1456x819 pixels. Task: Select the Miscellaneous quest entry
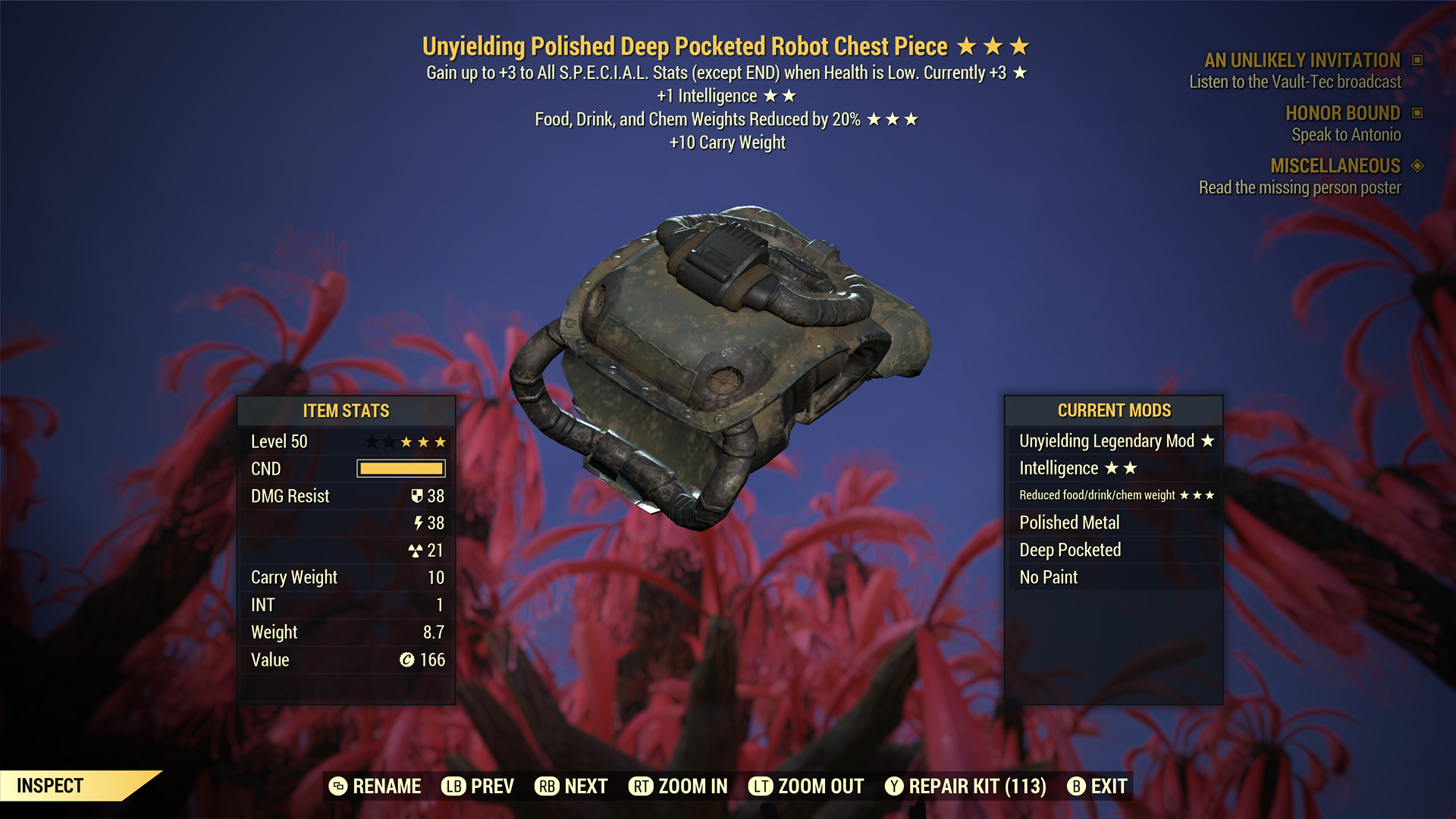point(1335,166)
